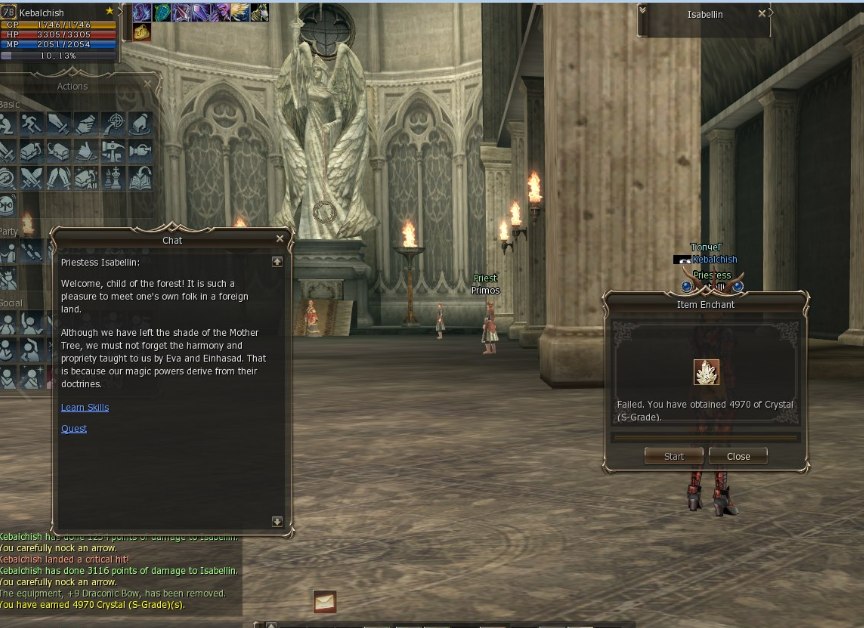Choose the Quest link from Priestess Isabellin

74,429
